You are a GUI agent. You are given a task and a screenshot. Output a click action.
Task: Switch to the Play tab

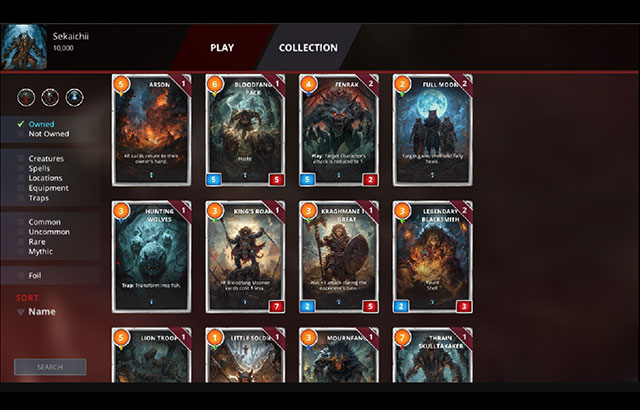pyautogui.click(x=222, y=47)
